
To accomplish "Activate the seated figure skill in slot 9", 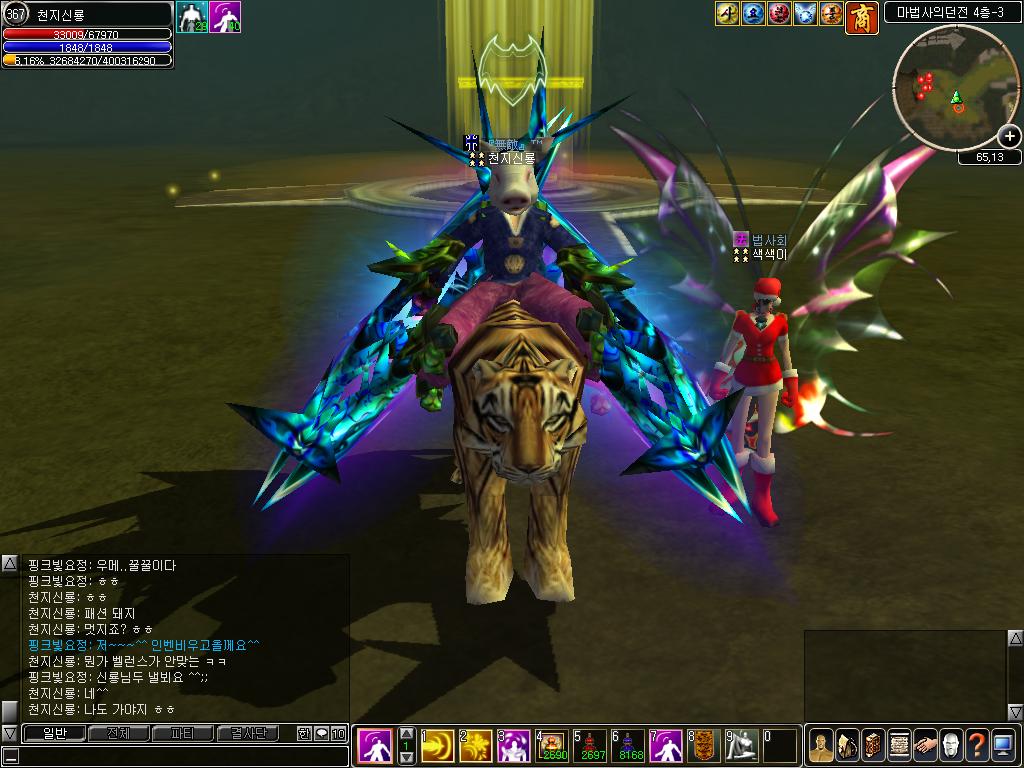I will [743, 746].
